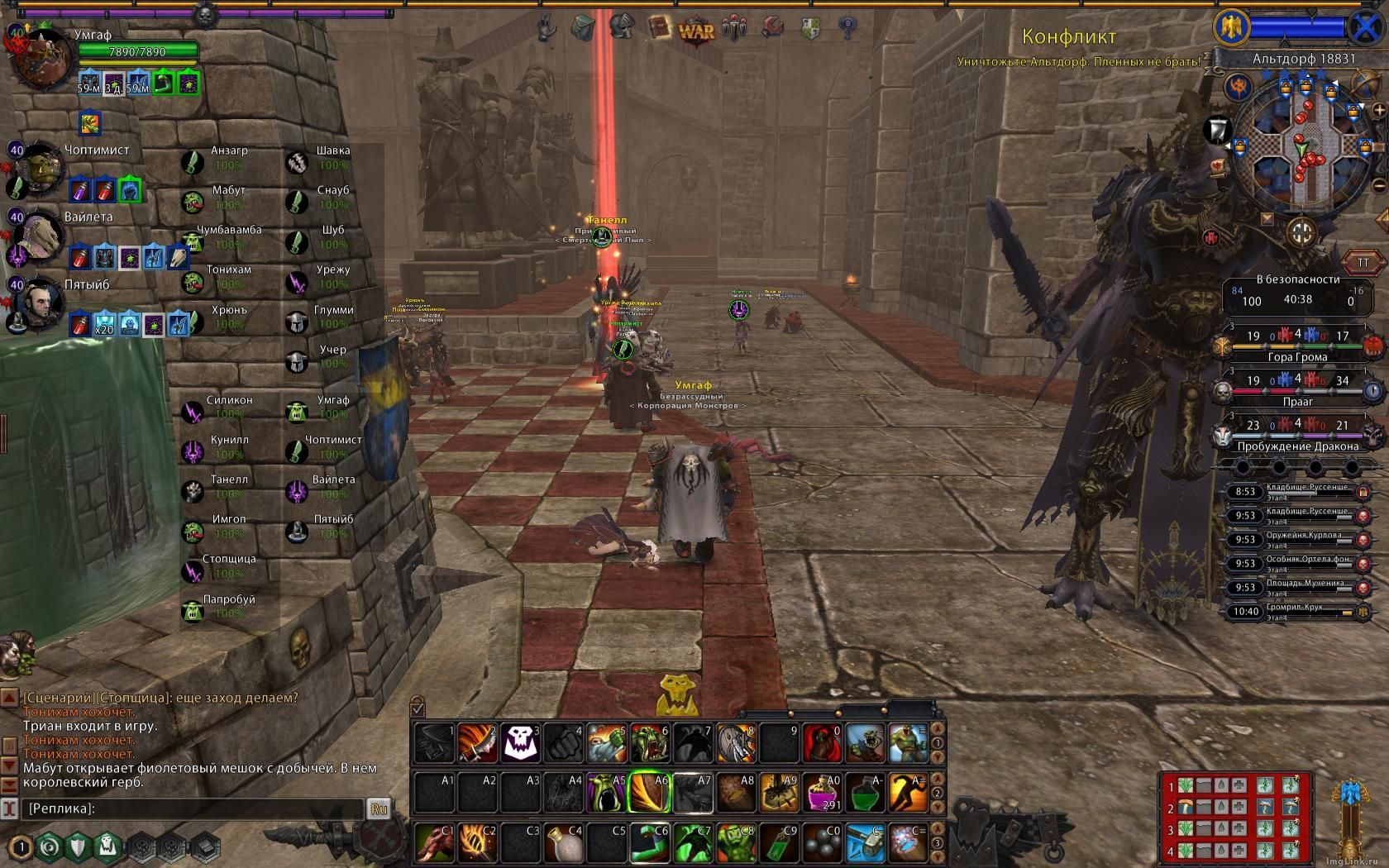Use the purple potion in slot A0
Viewport: 1389px width, 868px height.
coord(822,792)
